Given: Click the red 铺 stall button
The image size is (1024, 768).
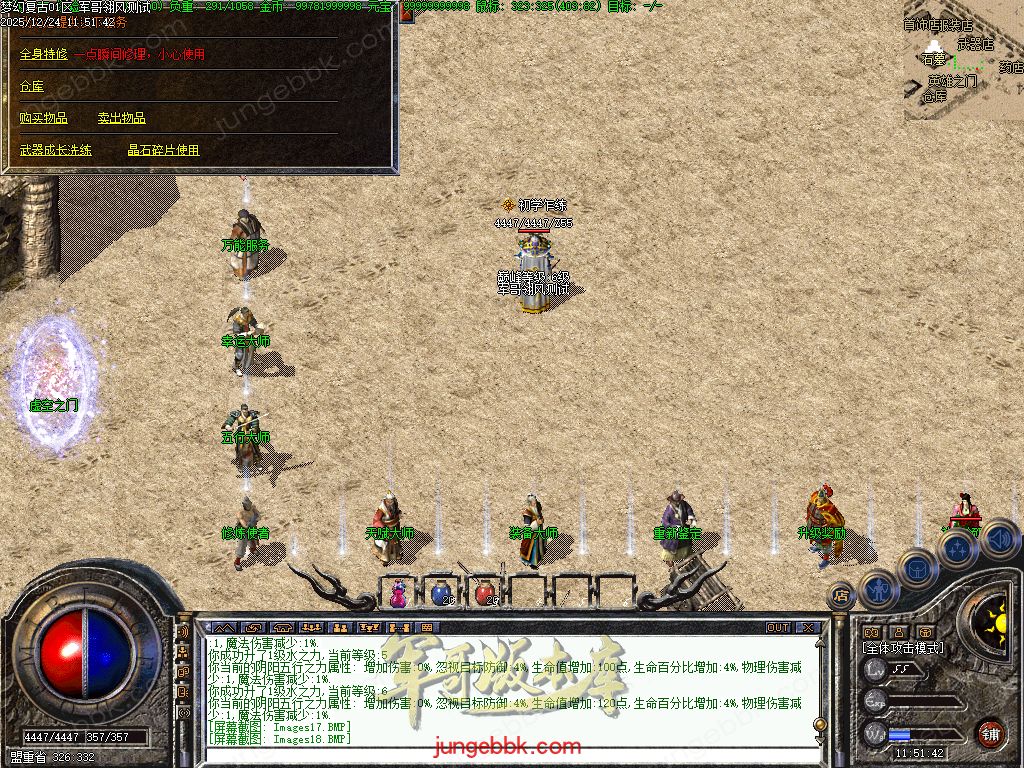Looking at the screenshot, I should coord(990,733).
